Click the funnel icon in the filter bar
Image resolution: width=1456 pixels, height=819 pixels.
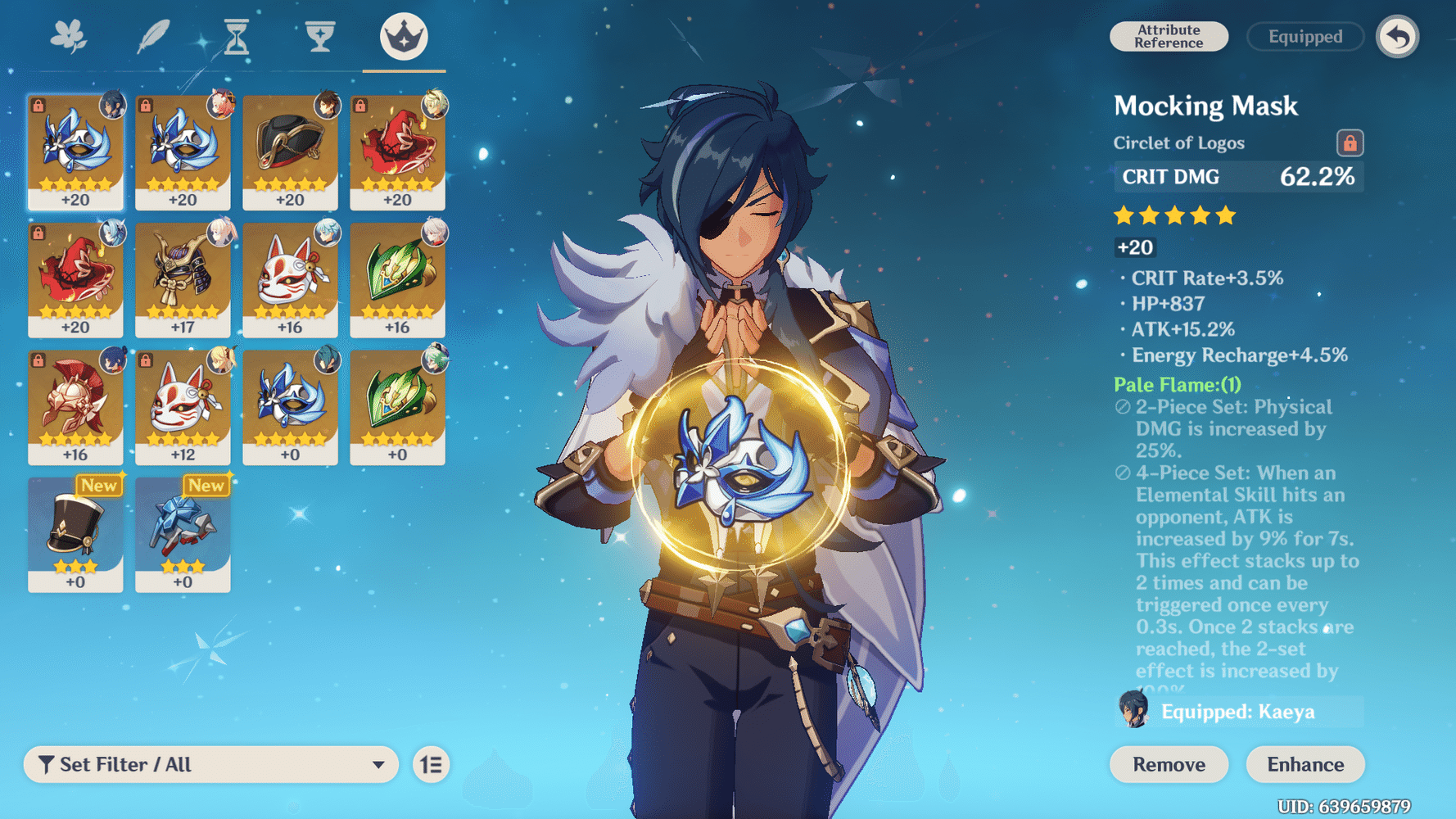47,764
